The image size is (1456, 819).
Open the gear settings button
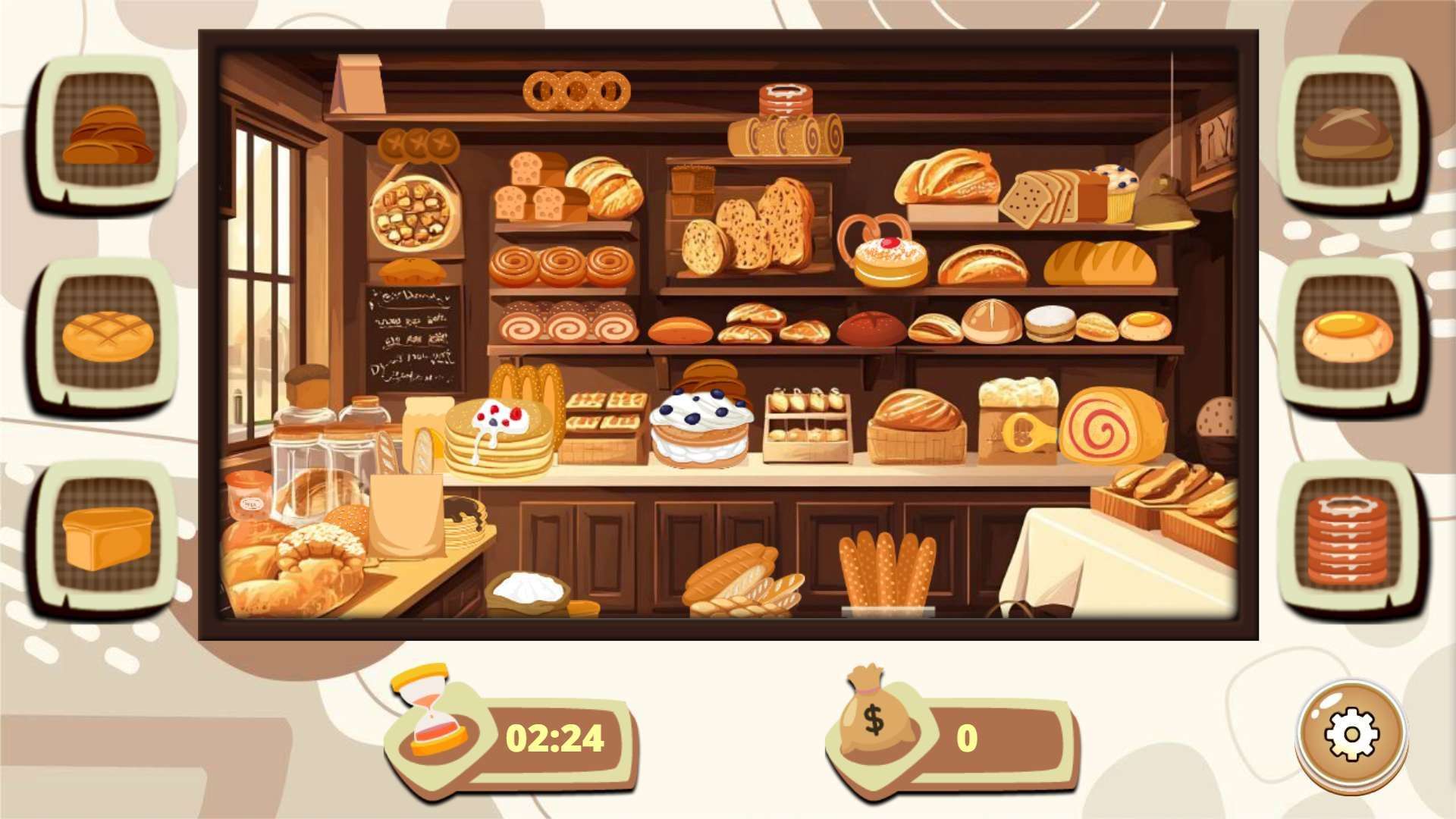click(x=1351, y=734)
